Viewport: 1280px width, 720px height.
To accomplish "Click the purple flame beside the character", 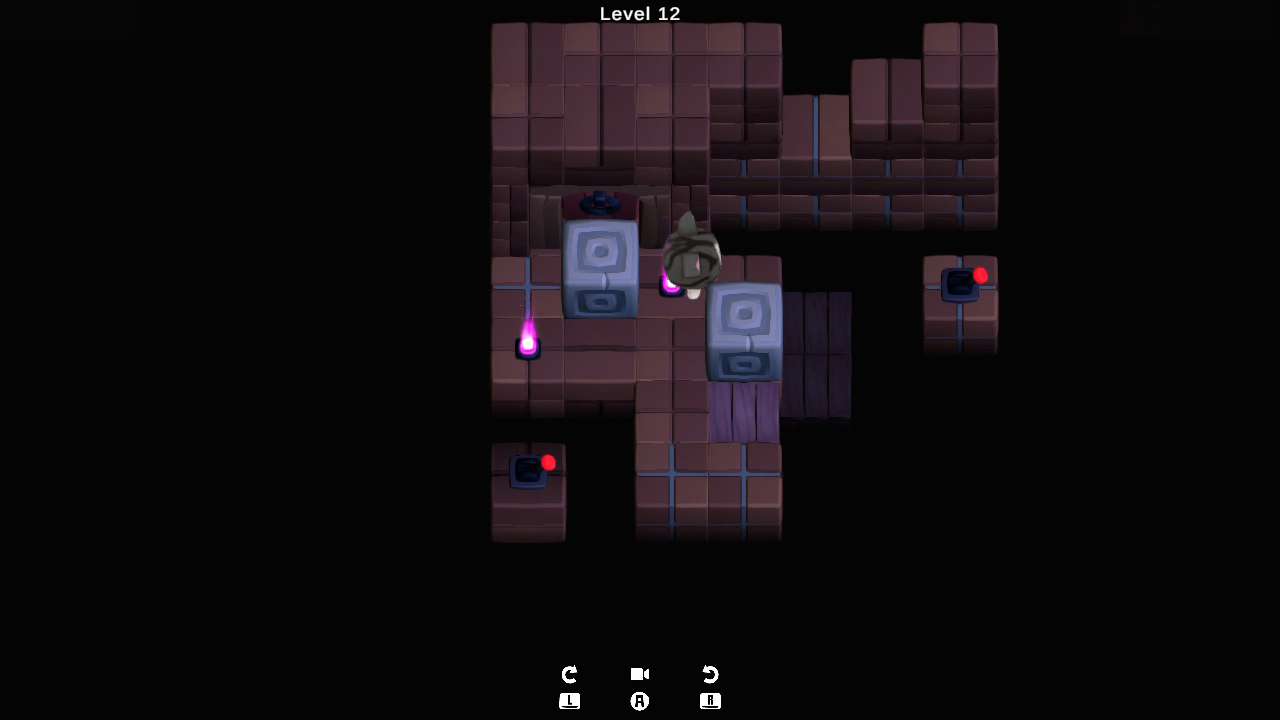I will 670,285.
